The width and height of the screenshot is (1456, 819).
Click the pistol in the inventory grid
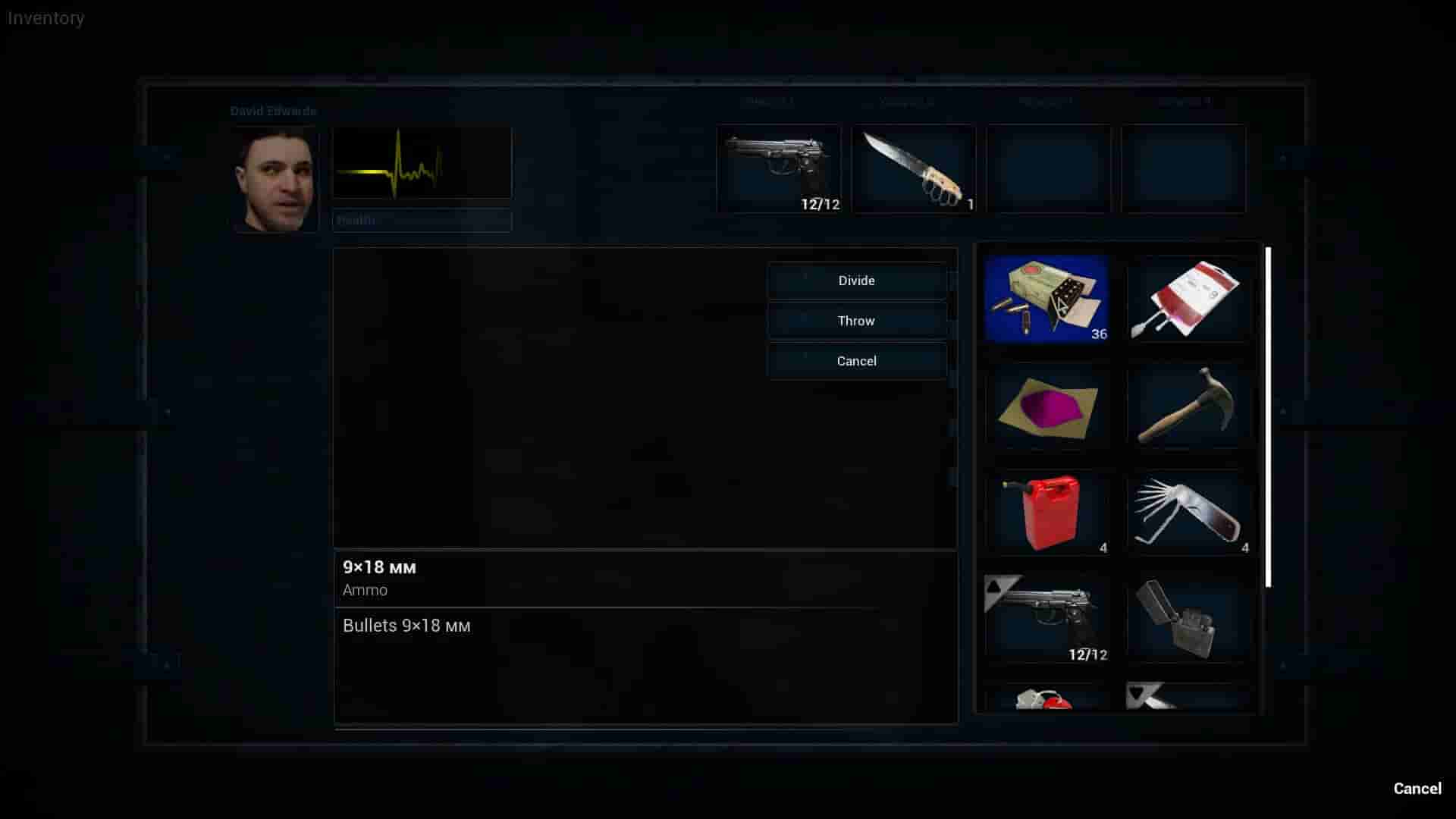[x=1046, y=619]
